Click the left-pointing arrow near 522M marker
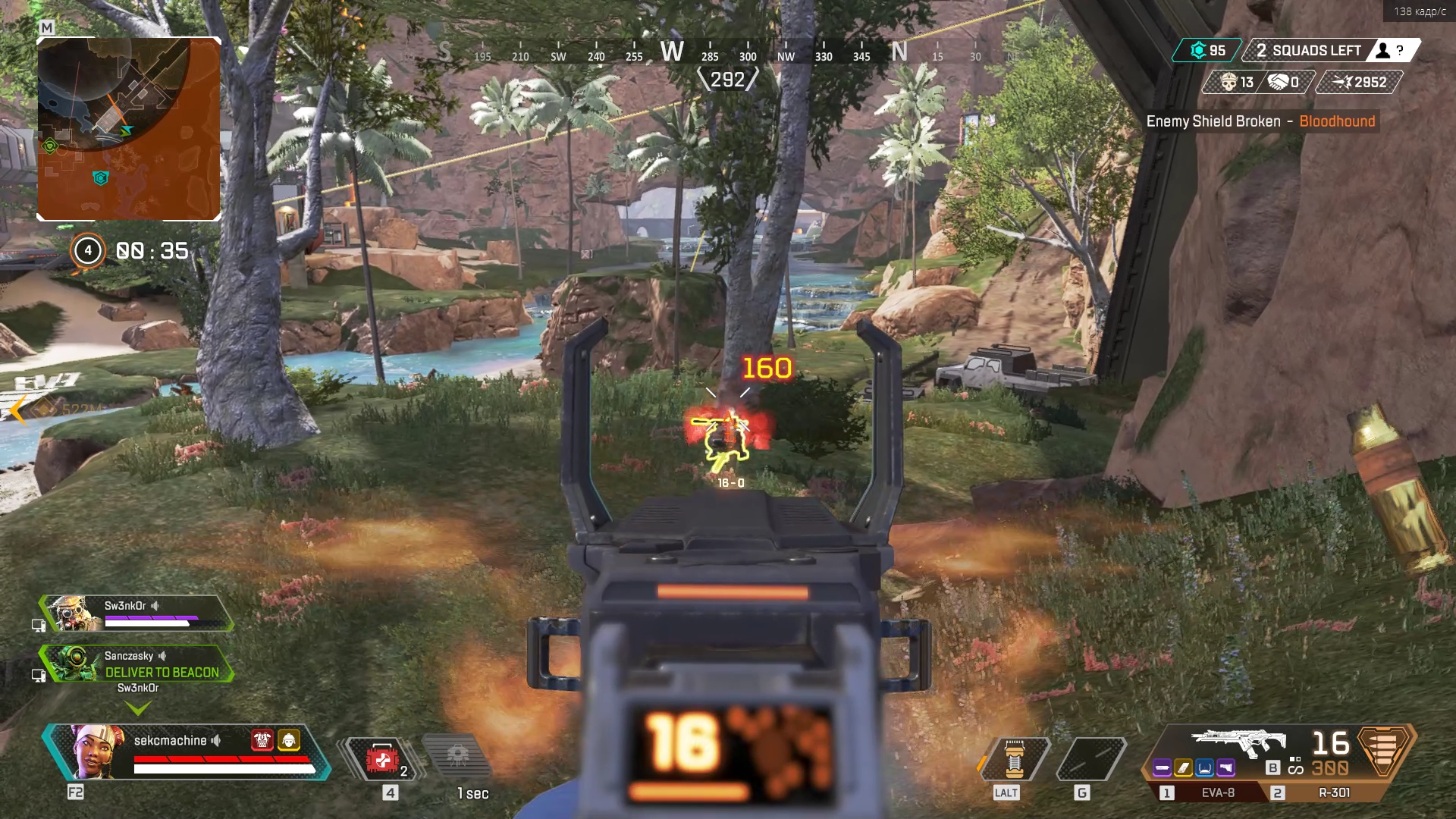Viewport: 1456px width, 819px height. 17,411
